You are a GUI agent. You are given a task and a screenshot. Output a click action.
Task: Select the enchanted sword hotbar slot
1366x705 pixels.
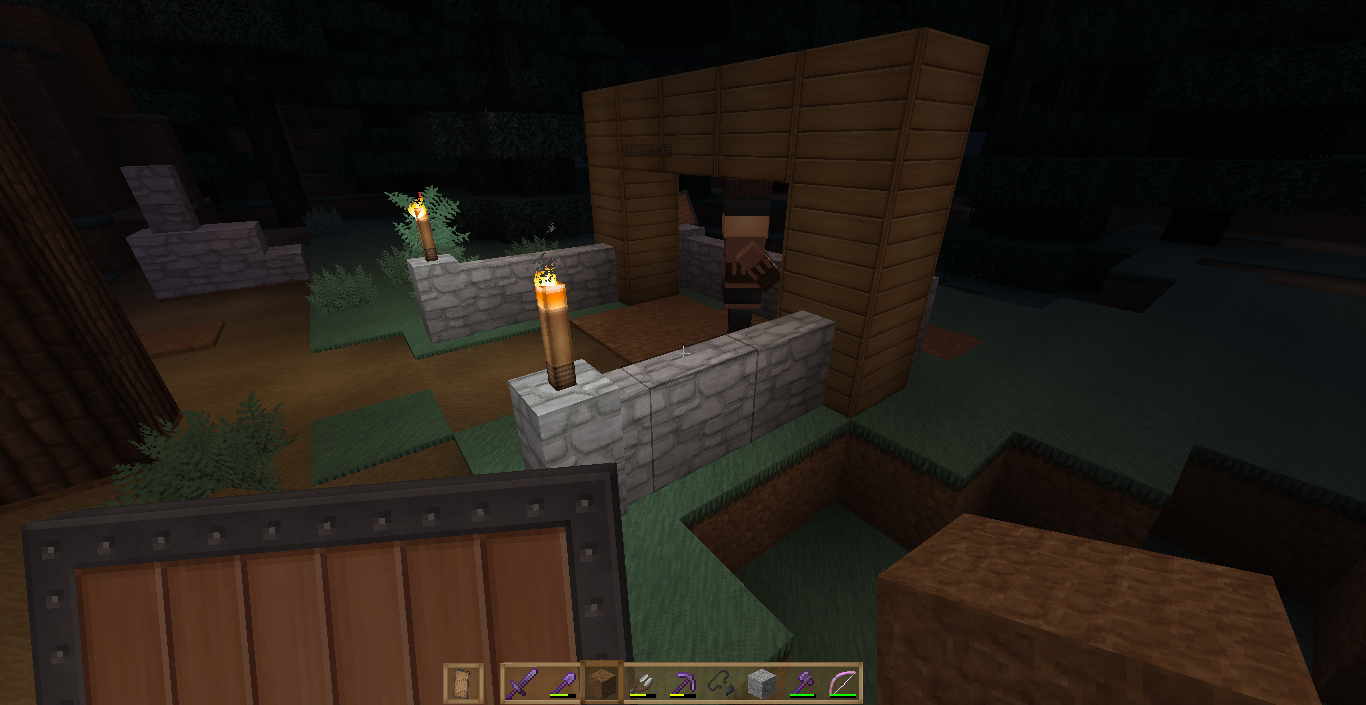coord(522,683)
